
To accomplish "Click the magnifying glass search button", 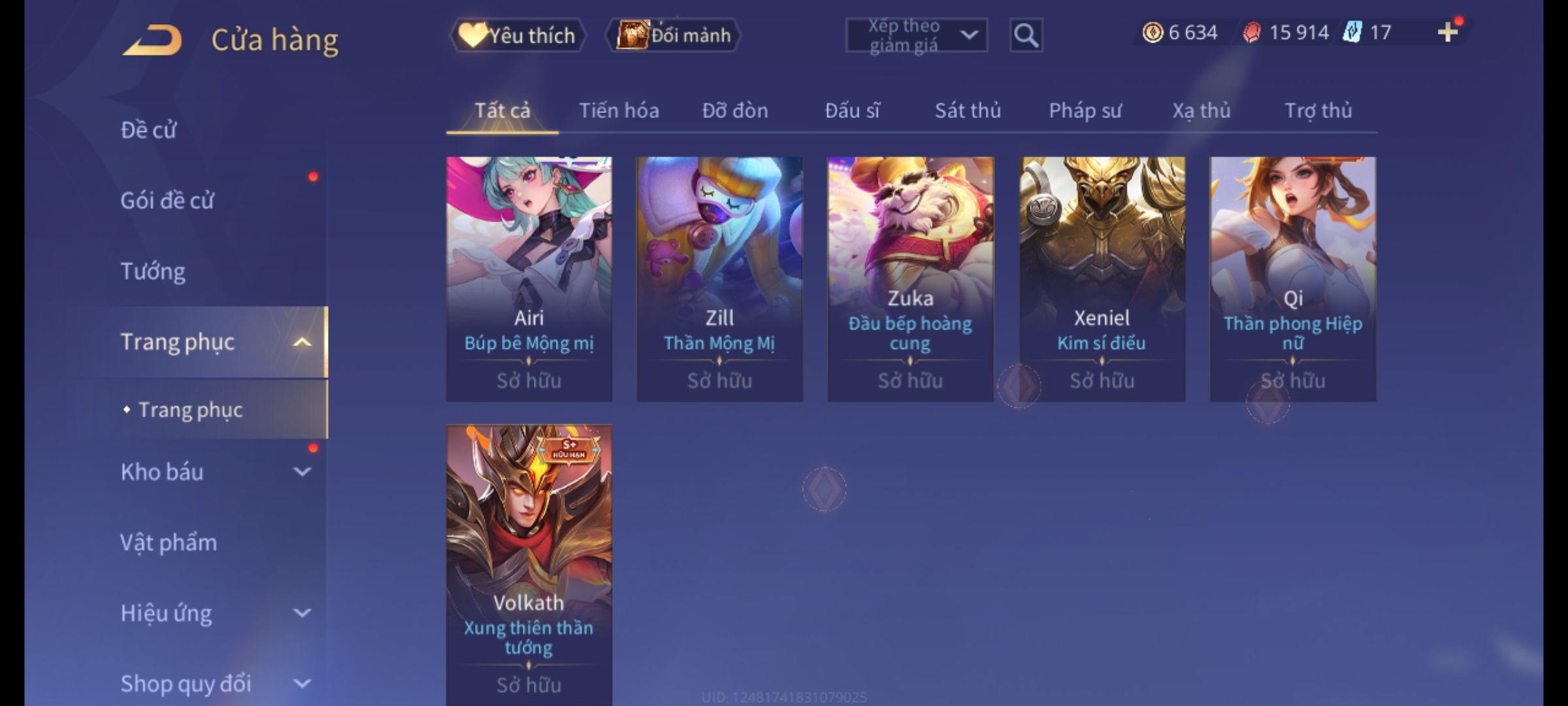I will point(1026,35).
